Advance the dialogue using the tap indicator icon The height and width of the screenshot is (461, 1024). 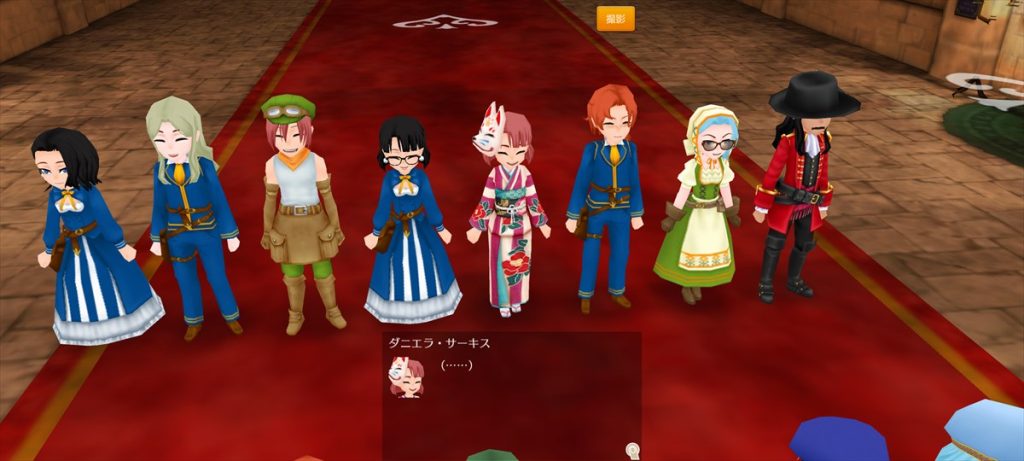click(x=632, y=451)
